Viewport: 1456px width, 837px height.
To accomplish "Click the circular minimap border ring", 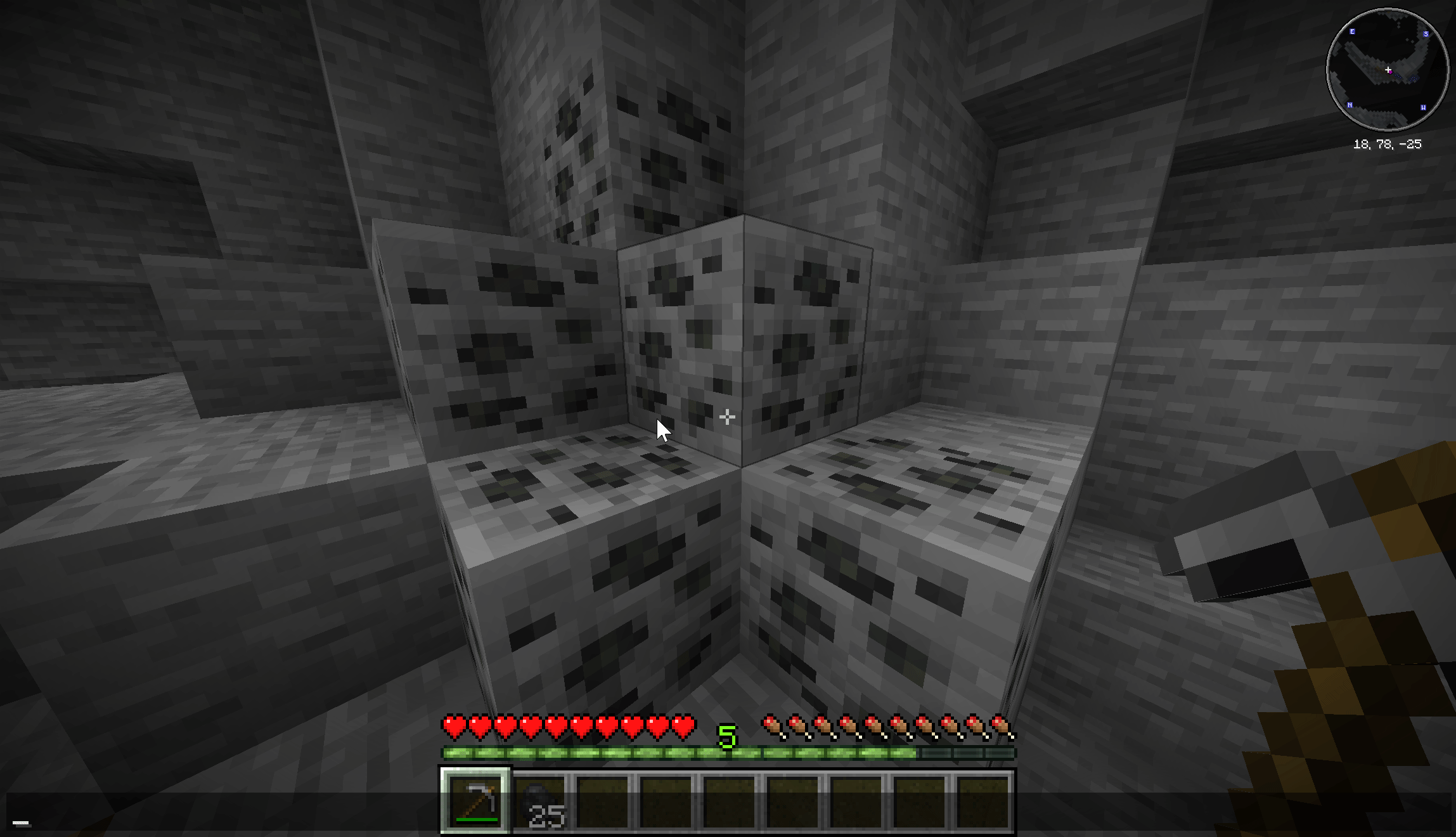I will (x=1388, y=10).
